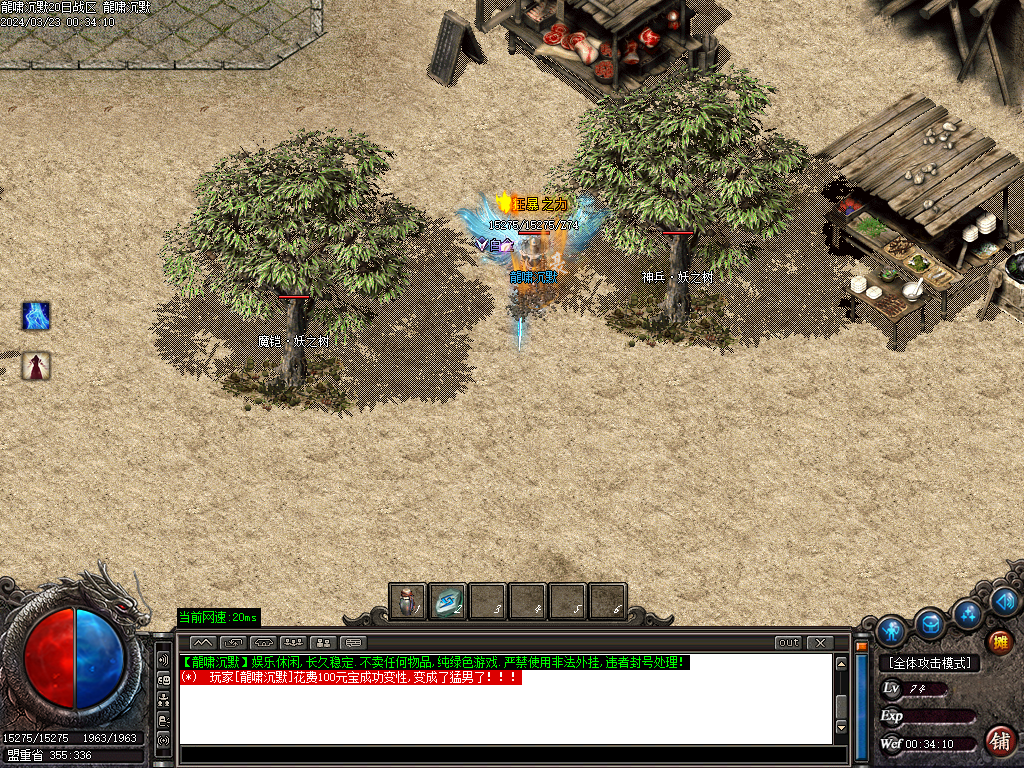Activate the blue lightning skill icon

36,317
